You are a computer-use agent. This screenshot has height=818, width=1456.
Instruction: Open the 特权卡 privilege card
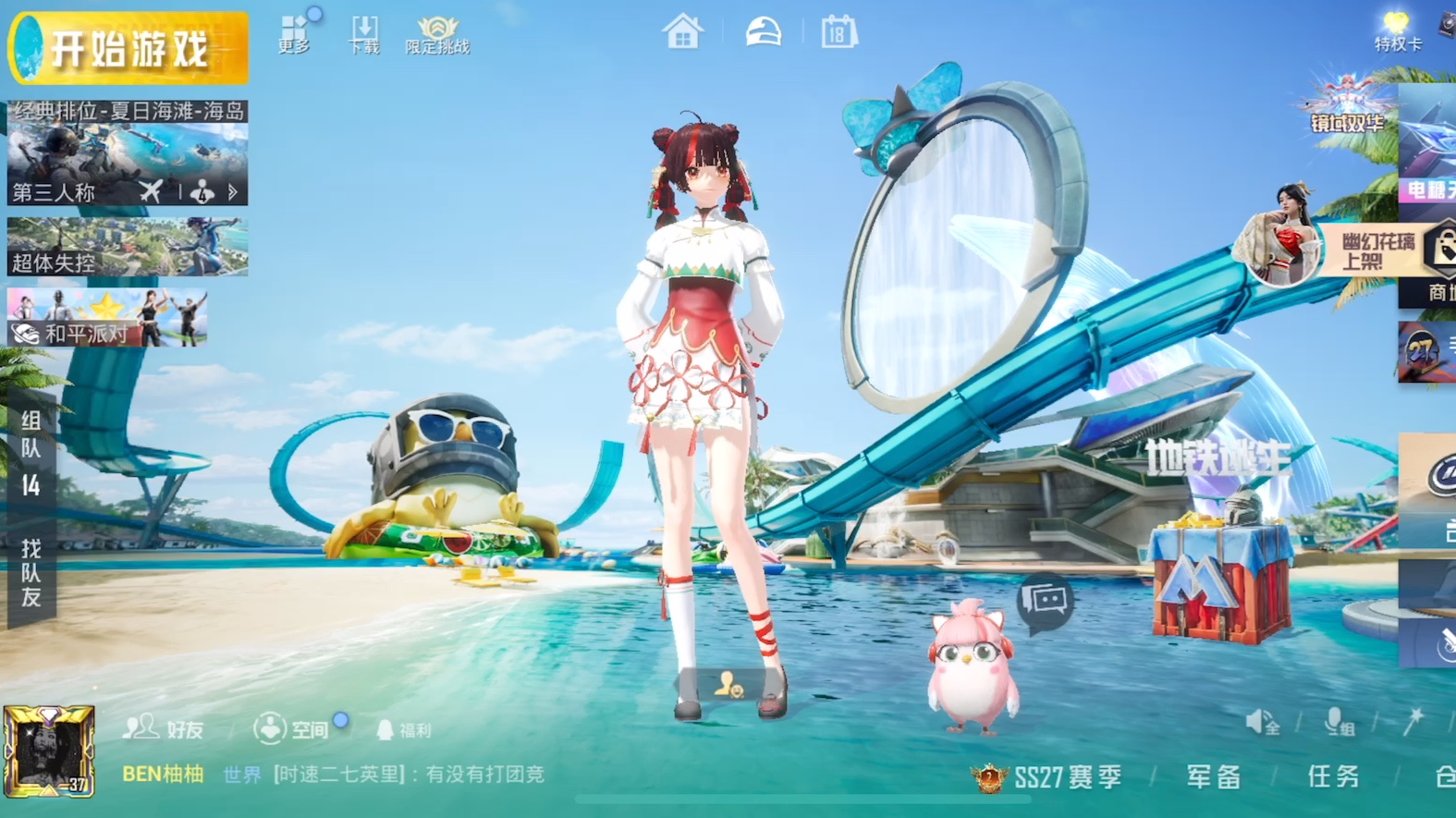[x=1397, y=31]
